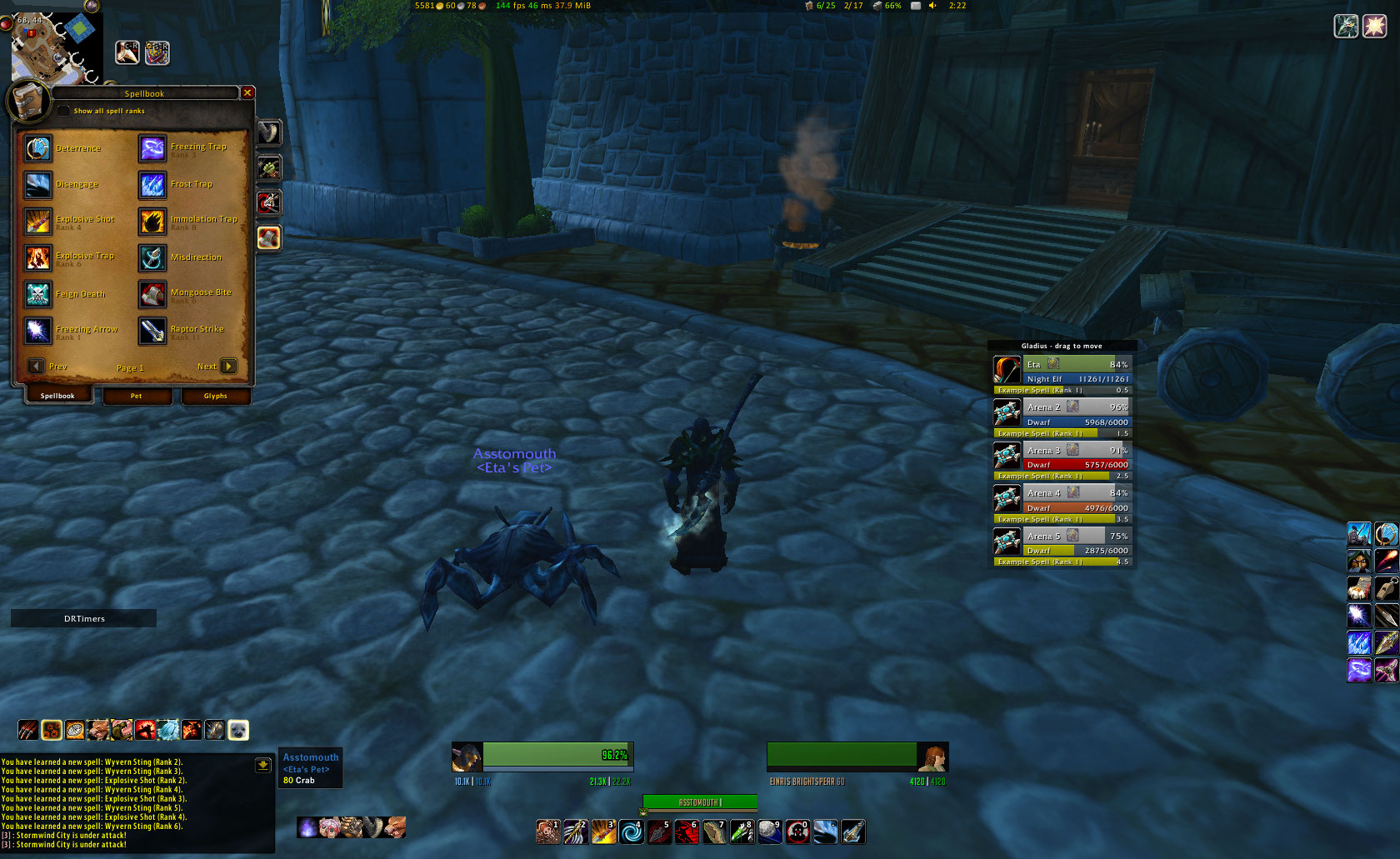Viewport: 1400px width, 859px height.
Task: Click the Freezing Trap spell icon
Action: coord(152,148)
